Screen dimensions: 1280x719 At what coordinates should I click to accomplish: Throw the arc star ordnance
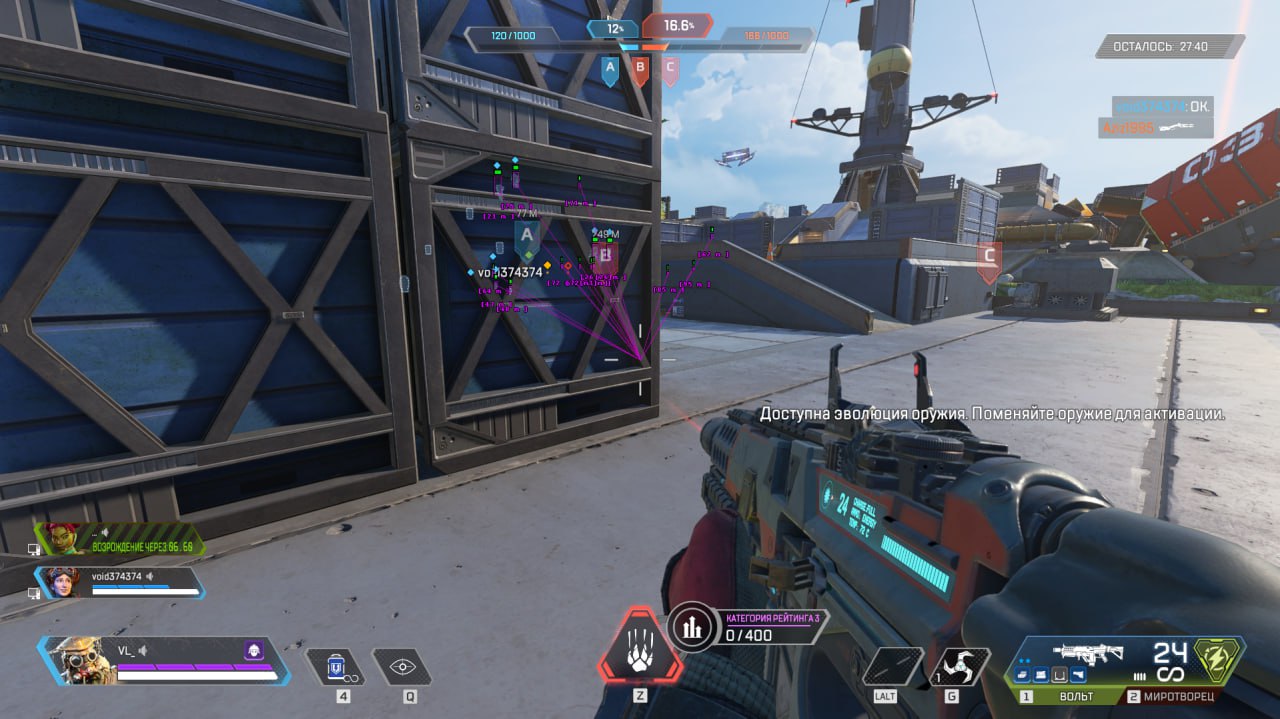[x=960, y=665]
